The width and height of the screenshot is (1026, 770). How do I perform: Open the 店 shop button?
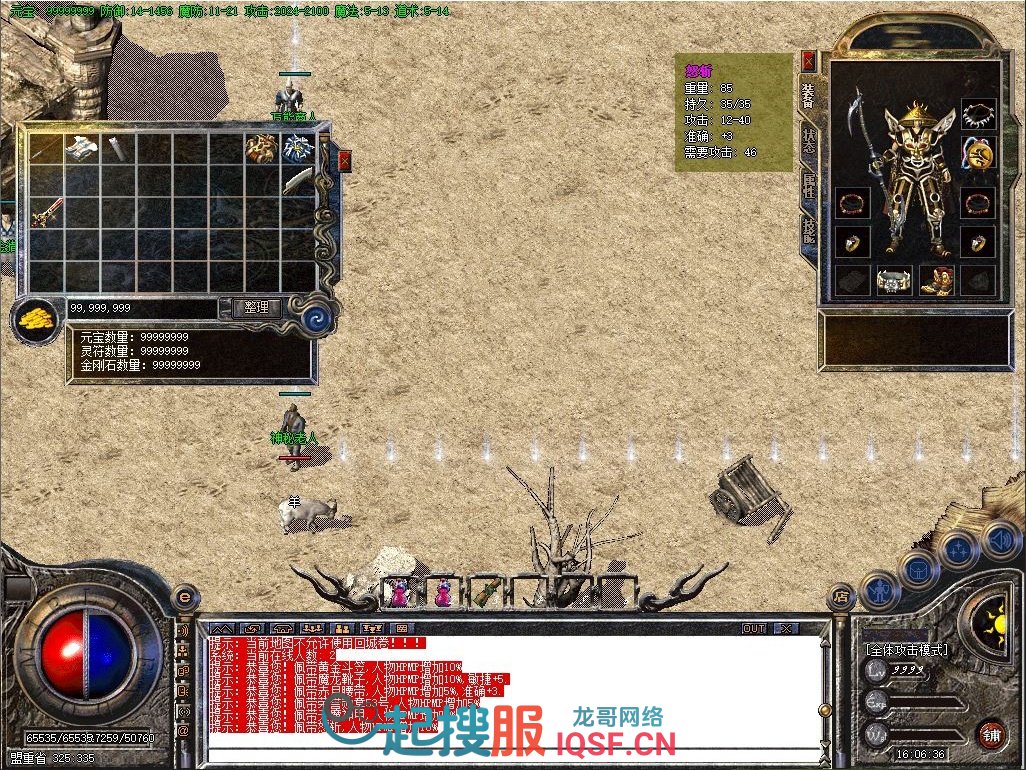841,597
